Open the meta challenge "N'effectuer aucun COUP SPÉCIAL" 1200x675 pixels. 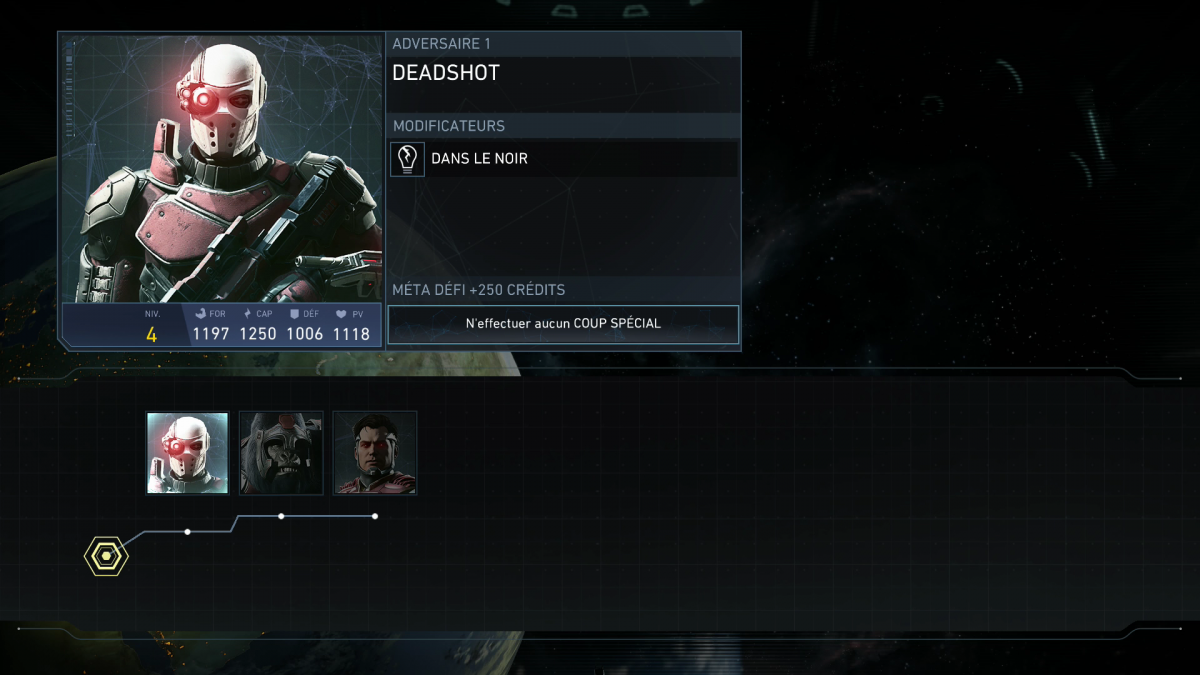(x=563, y=324)
